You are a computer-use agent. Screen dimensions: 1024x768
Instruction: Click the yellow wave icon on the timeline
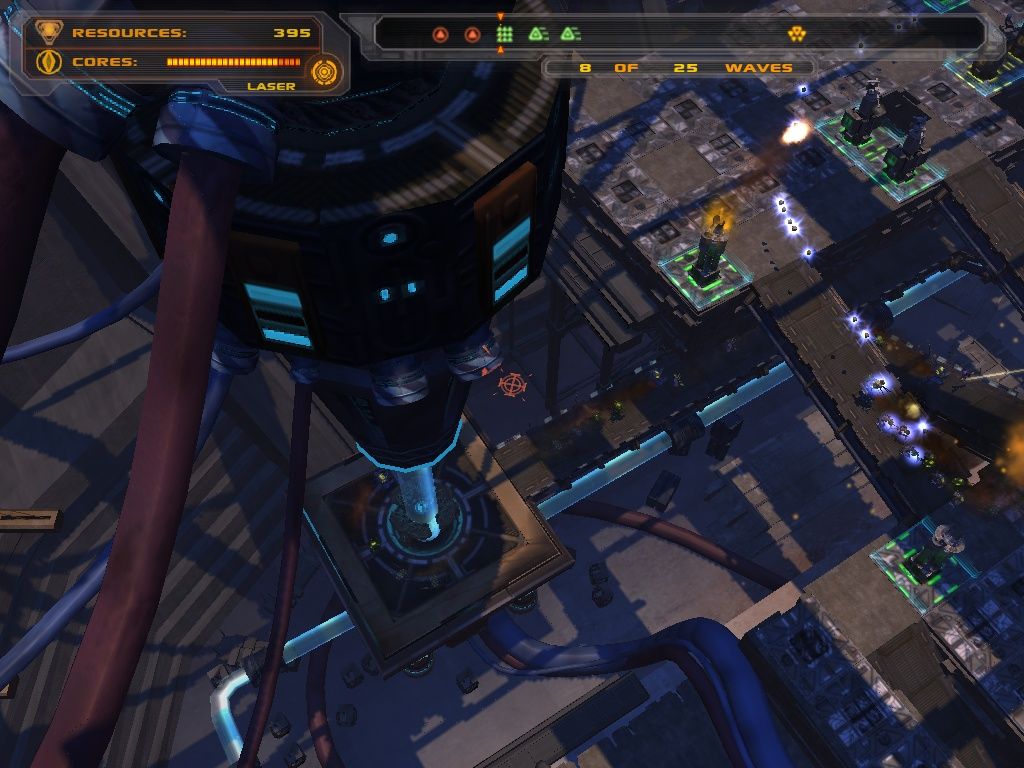796,35
